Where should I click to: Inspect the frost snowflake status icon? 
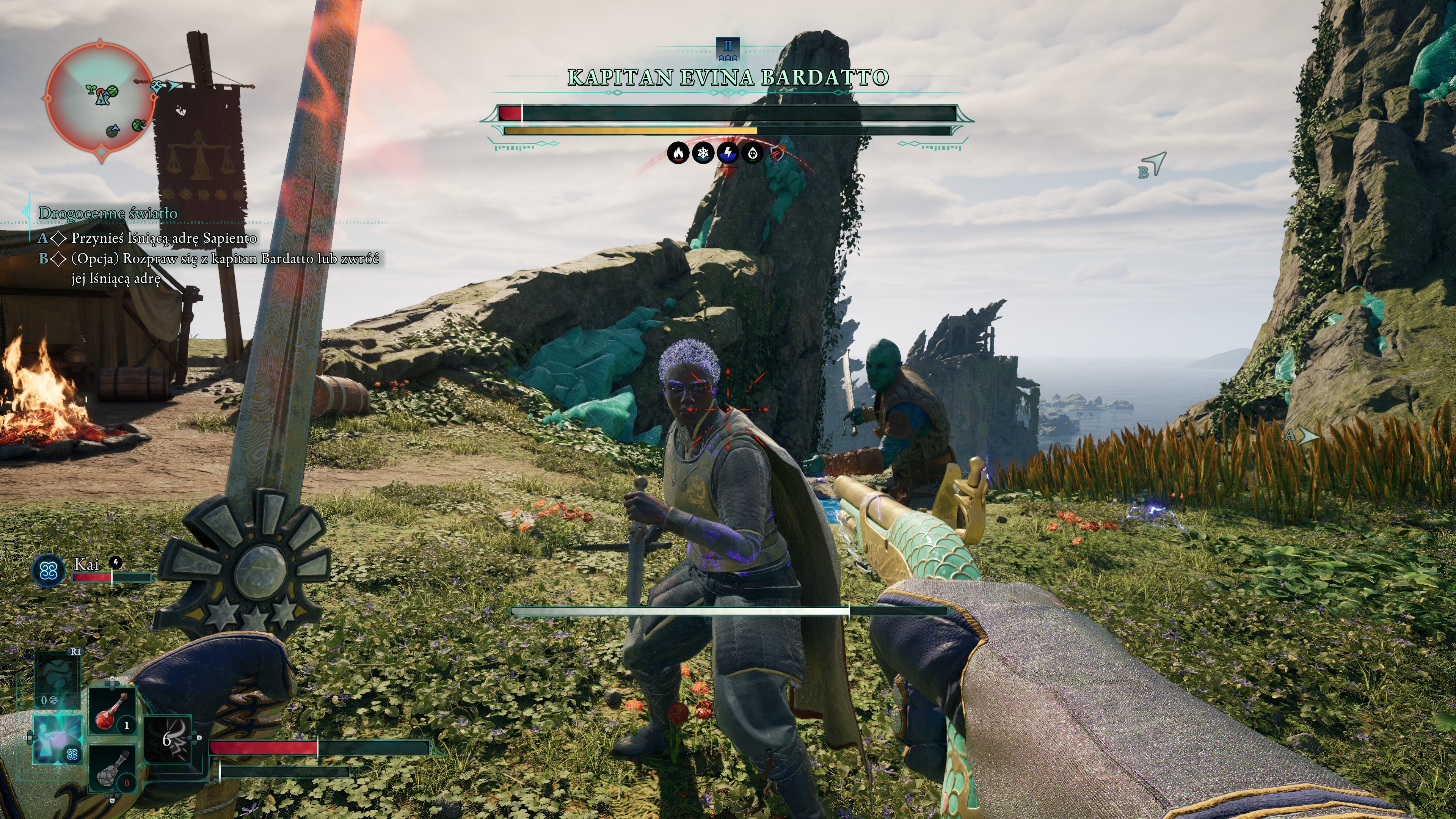click(703, 153)
